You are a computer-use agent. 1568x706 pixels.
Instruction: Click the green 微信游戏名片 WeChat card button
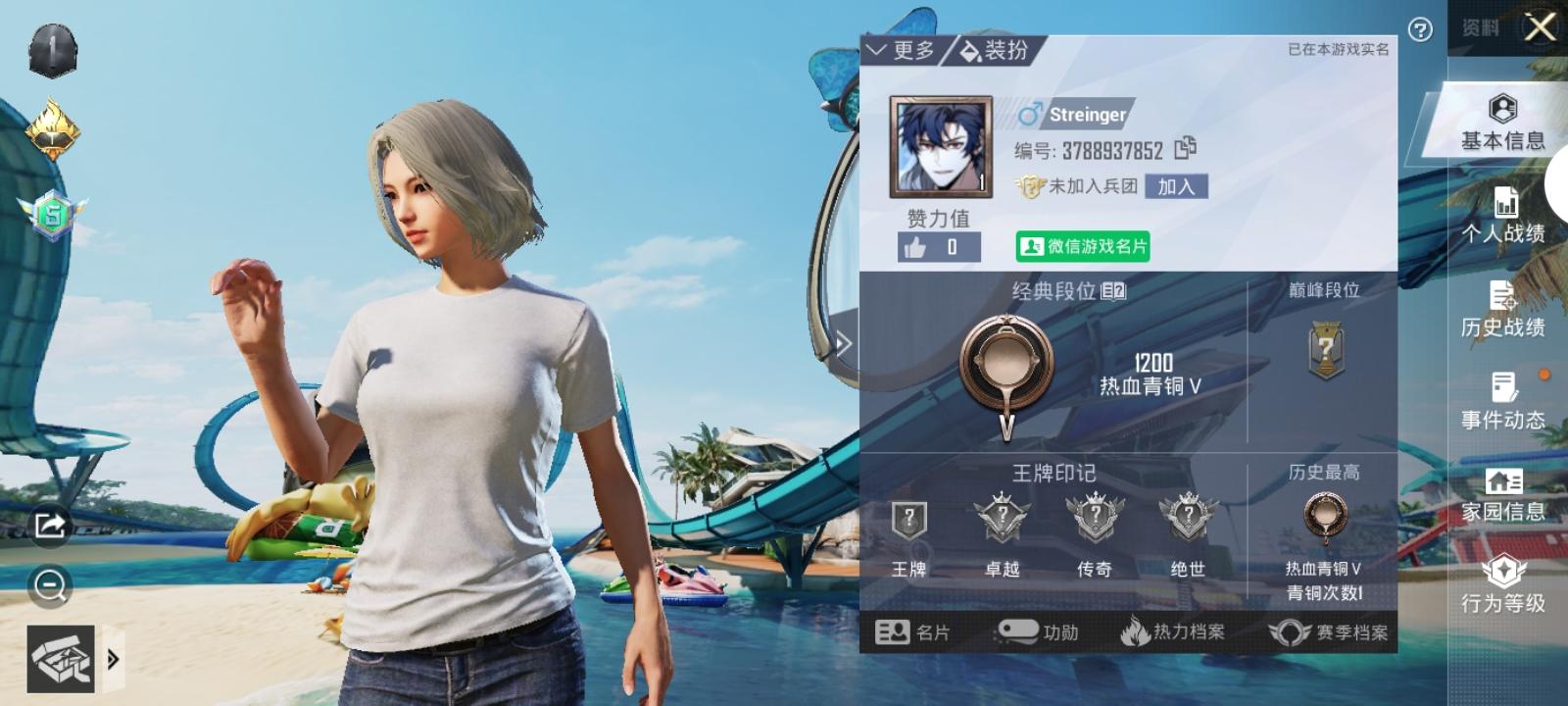pyautogui.click(x=1082, y=248)
